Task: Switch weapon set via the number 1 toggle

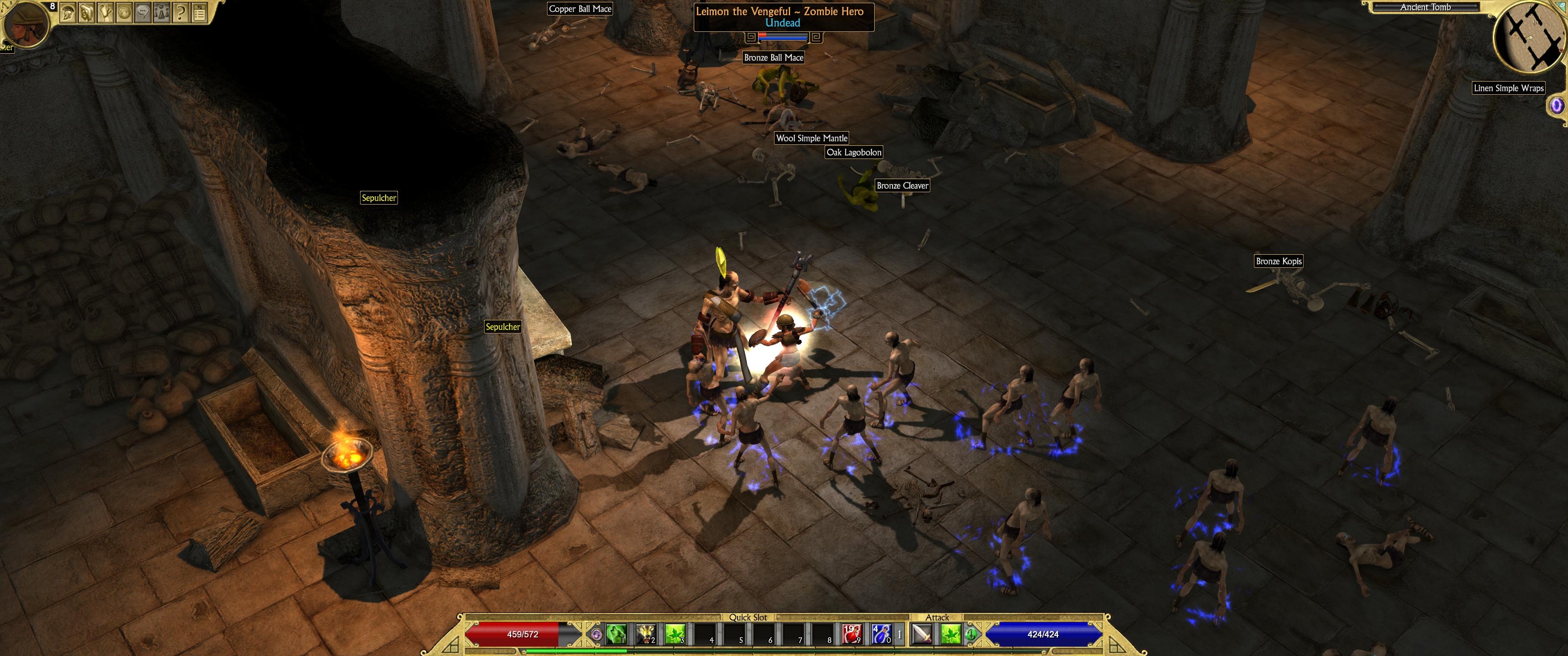Action: pyautogui.click(x=900, y=635)
